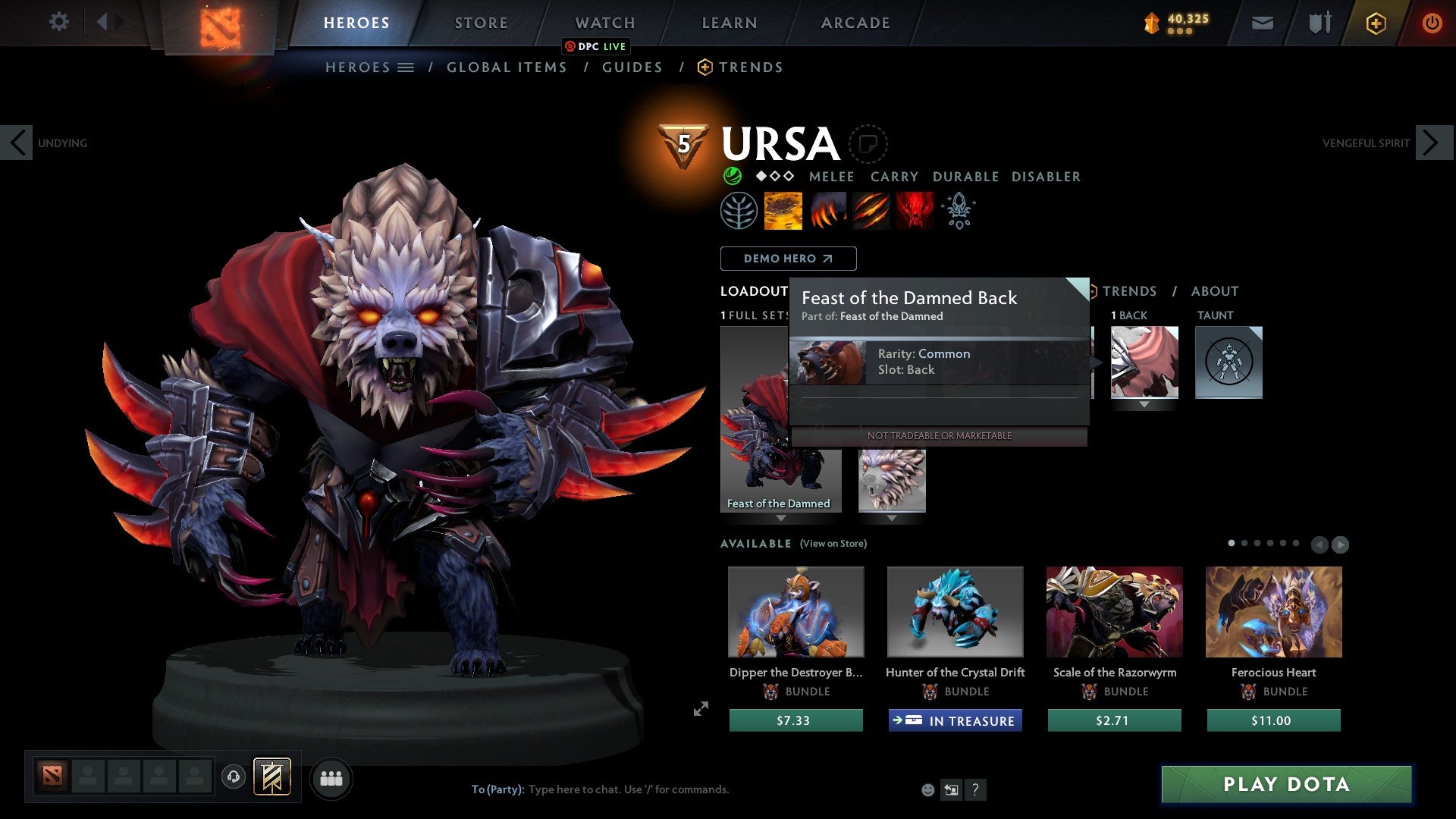Click the expand model view arrows icon
1456x819 pixels.
coord(699,709)
